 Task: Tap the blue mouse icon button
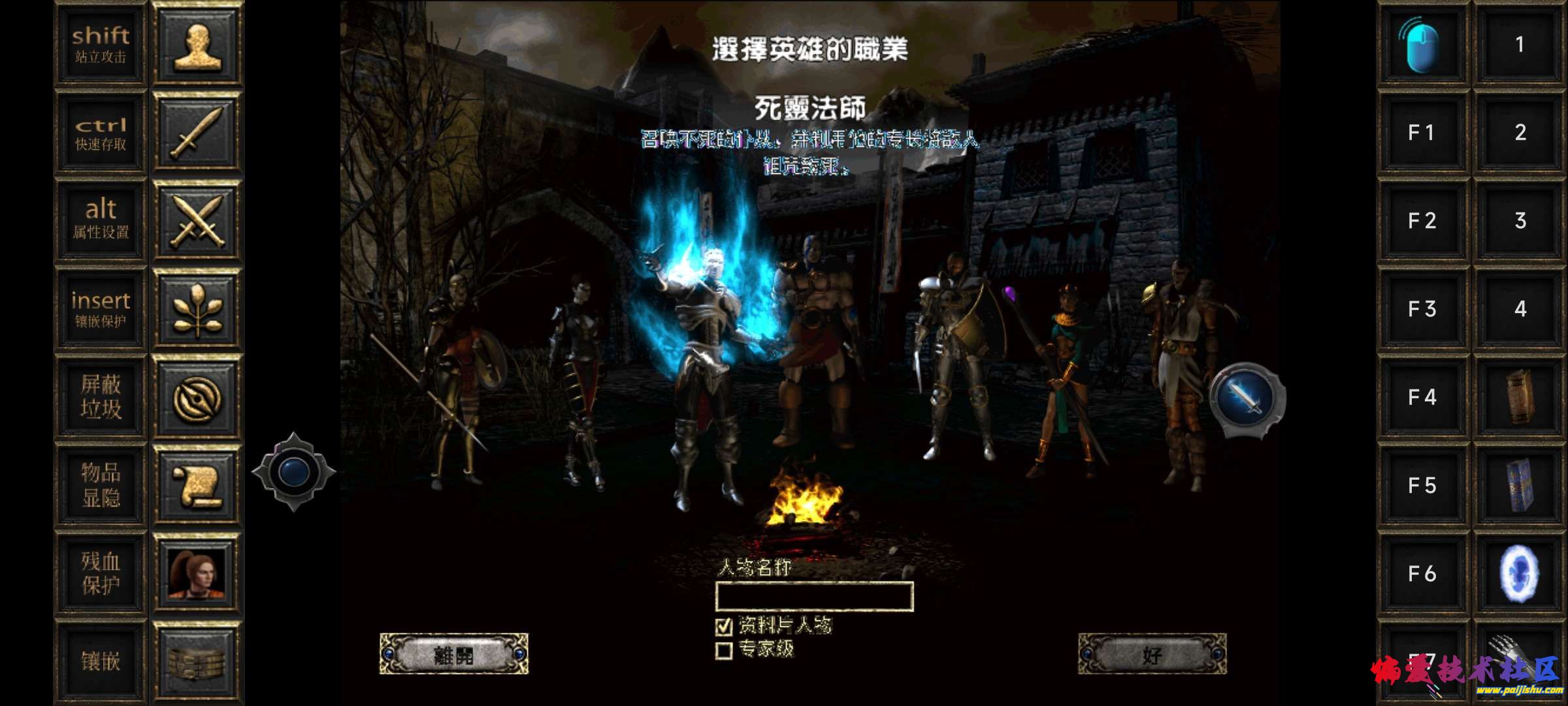pyautogui.click(x=1422, y=44)
